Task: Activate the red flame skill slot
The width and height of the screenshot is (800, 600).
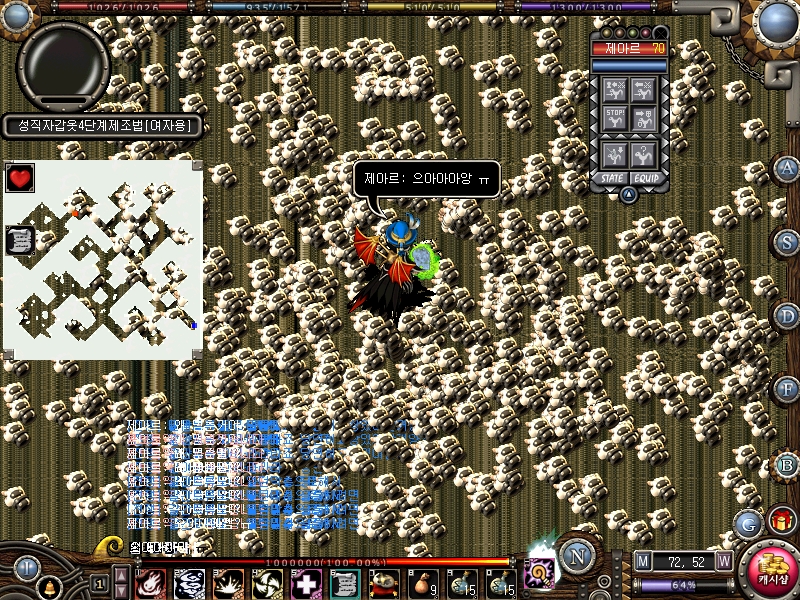Action: (x=150, y=582)
